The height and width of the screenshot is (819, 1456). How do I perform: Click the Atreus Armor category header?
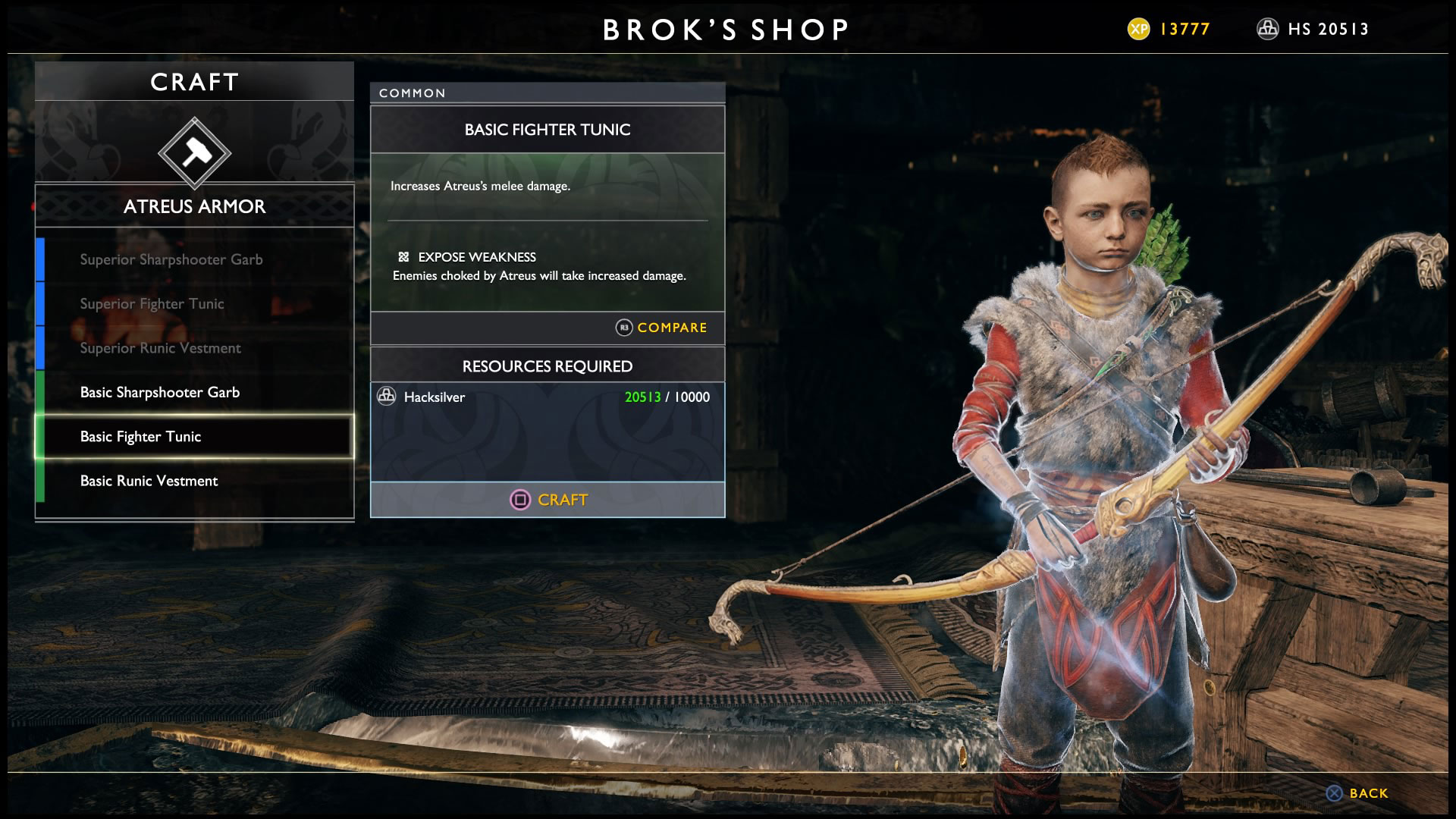point(195,206)
